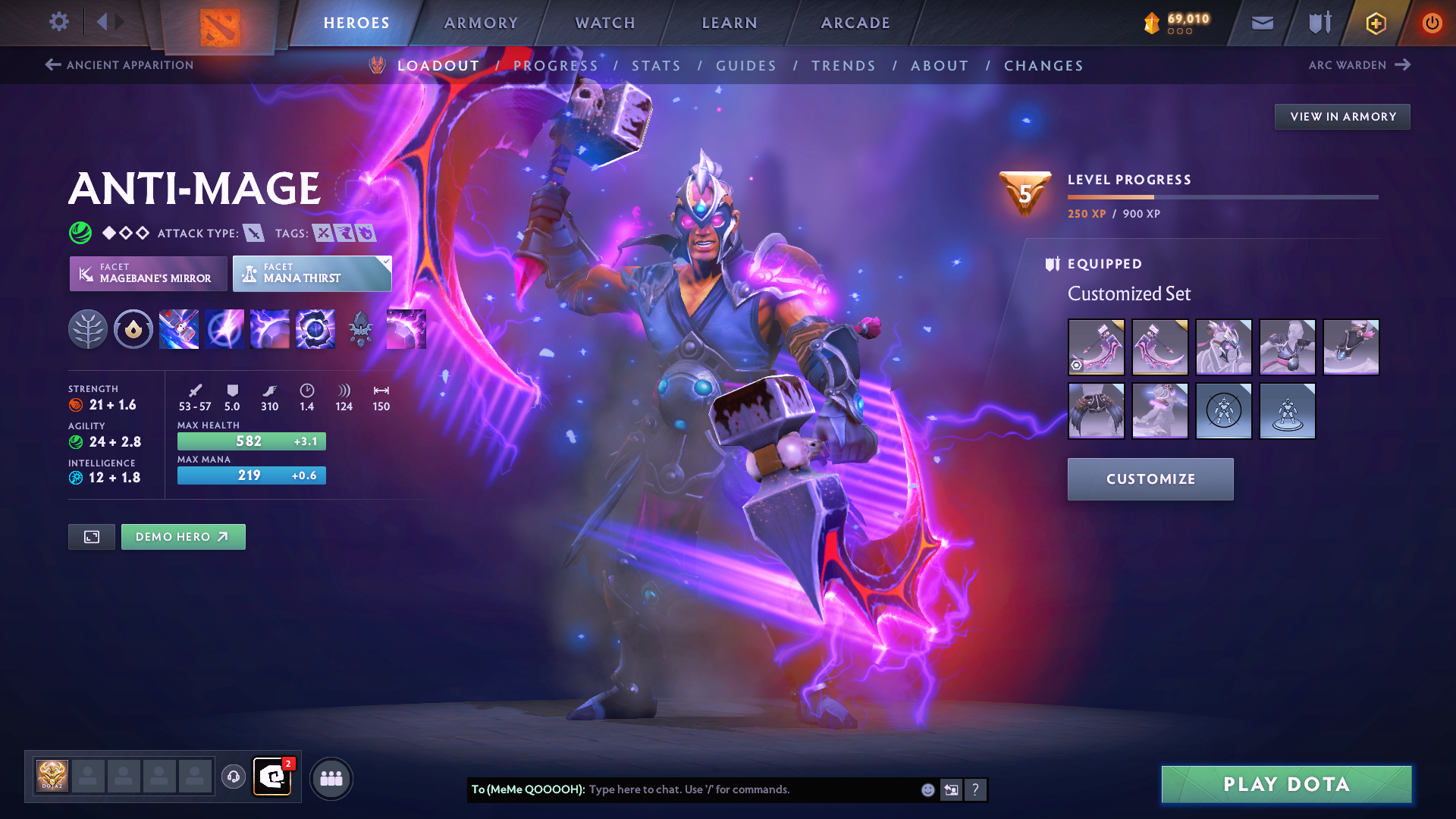Click the Customize button
The height and width of the screenshot is (819, 1456).
tap(1150, 479)
